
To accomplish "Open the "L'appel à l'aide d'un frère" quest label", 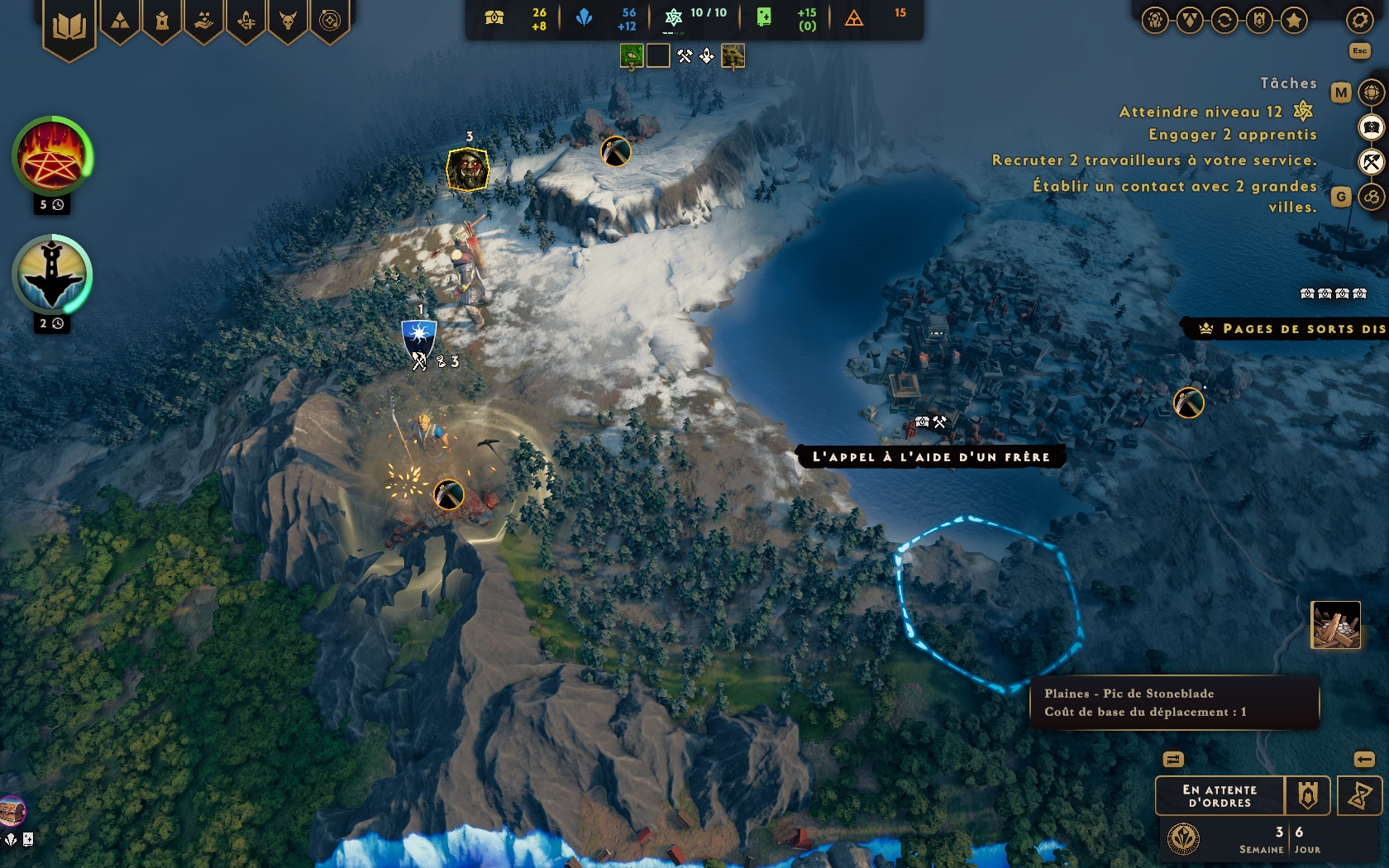I will pyautogui.click(x=931, y=457).
